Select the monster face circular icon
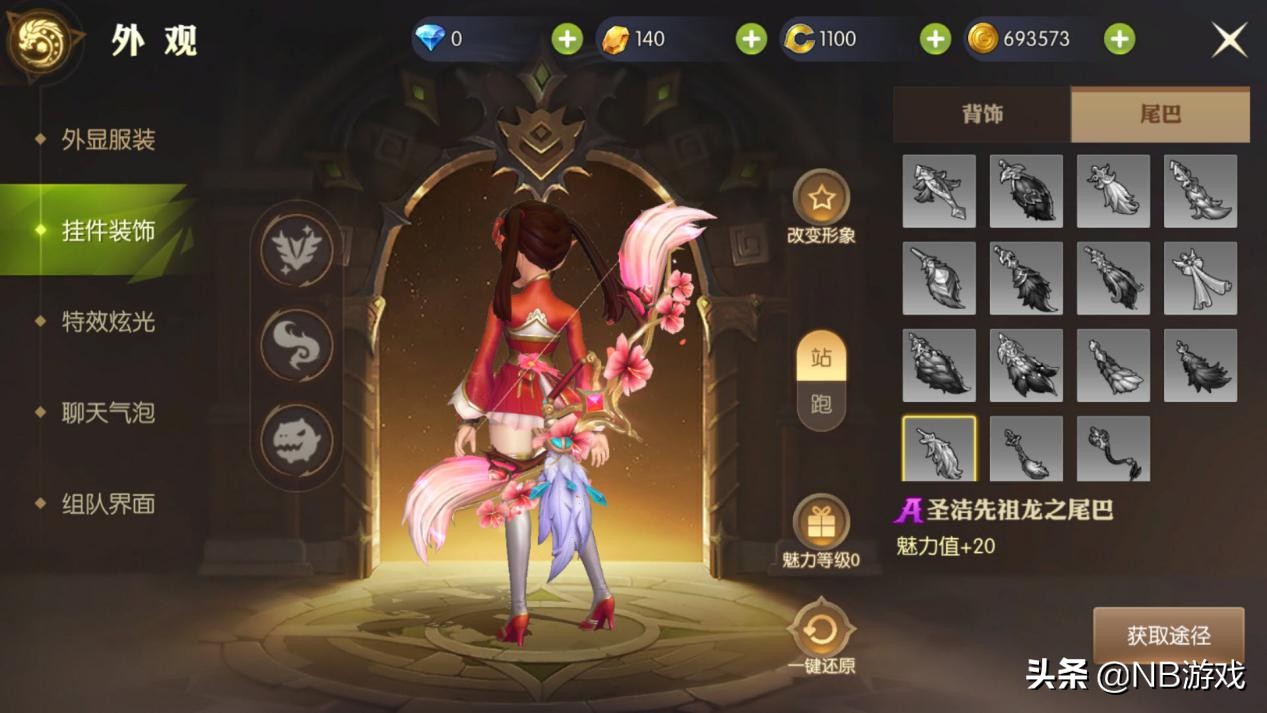Viewport: 1267px width, 713px height. (296, 440)
